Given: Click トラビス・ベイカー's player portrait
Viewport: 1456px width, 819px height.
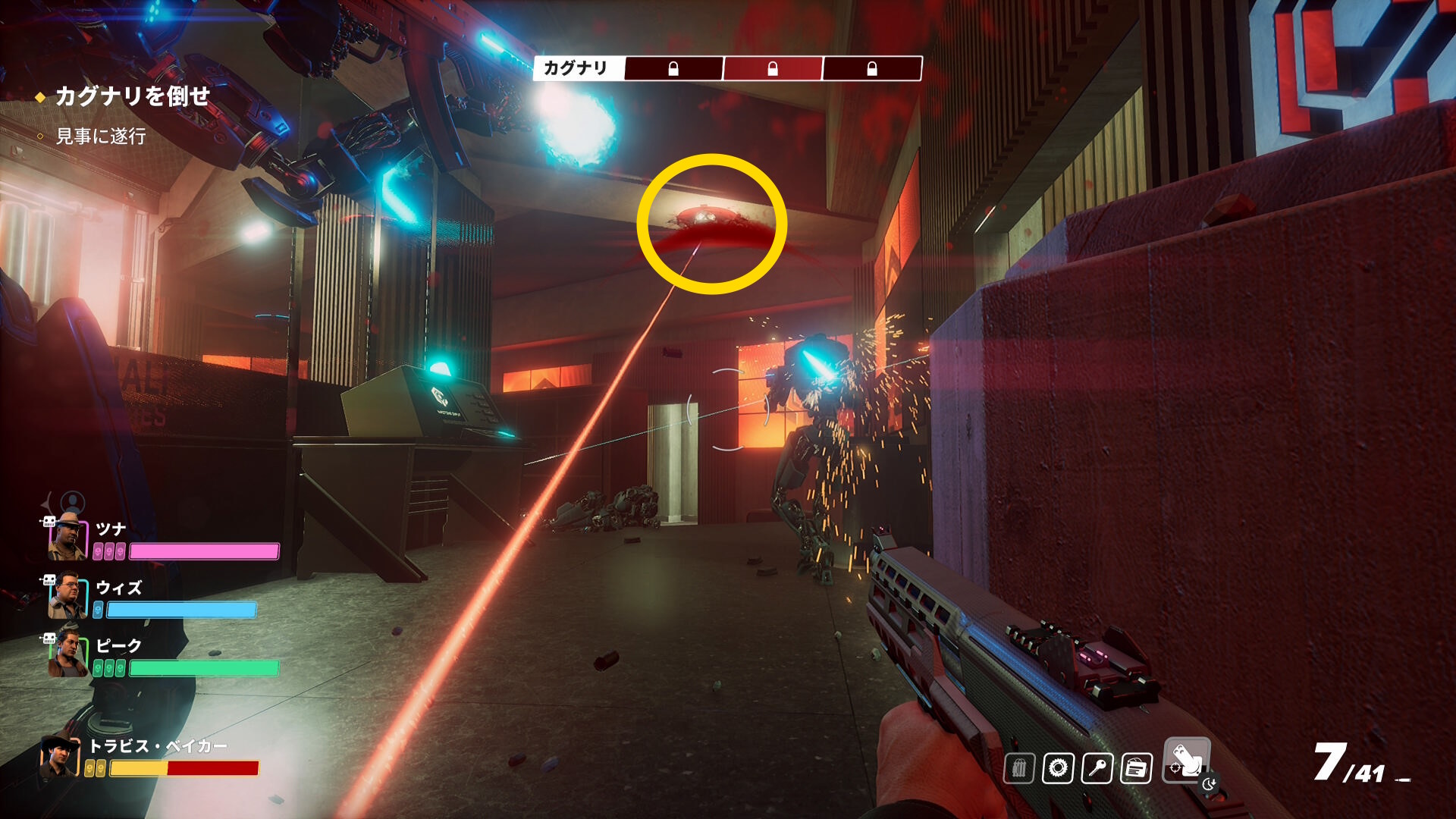Looking at the screenshot, I should point(60,757).
